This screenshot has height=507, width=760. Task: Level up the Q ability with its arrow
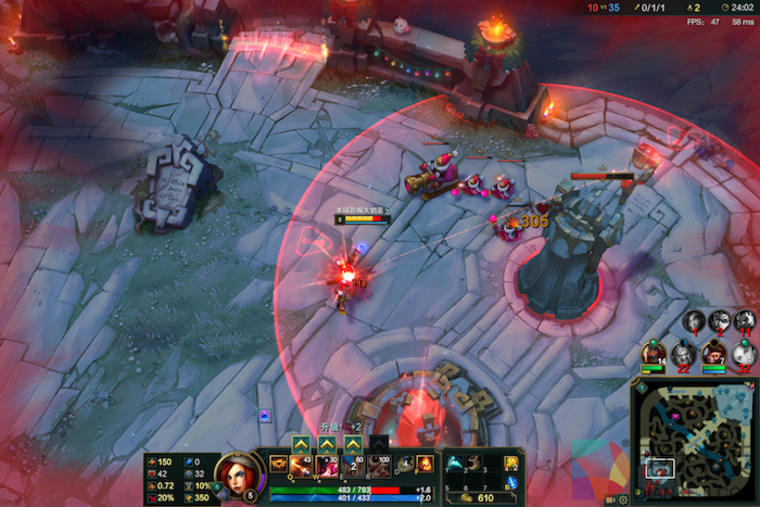pyautogui.click(x=301, y=444)
